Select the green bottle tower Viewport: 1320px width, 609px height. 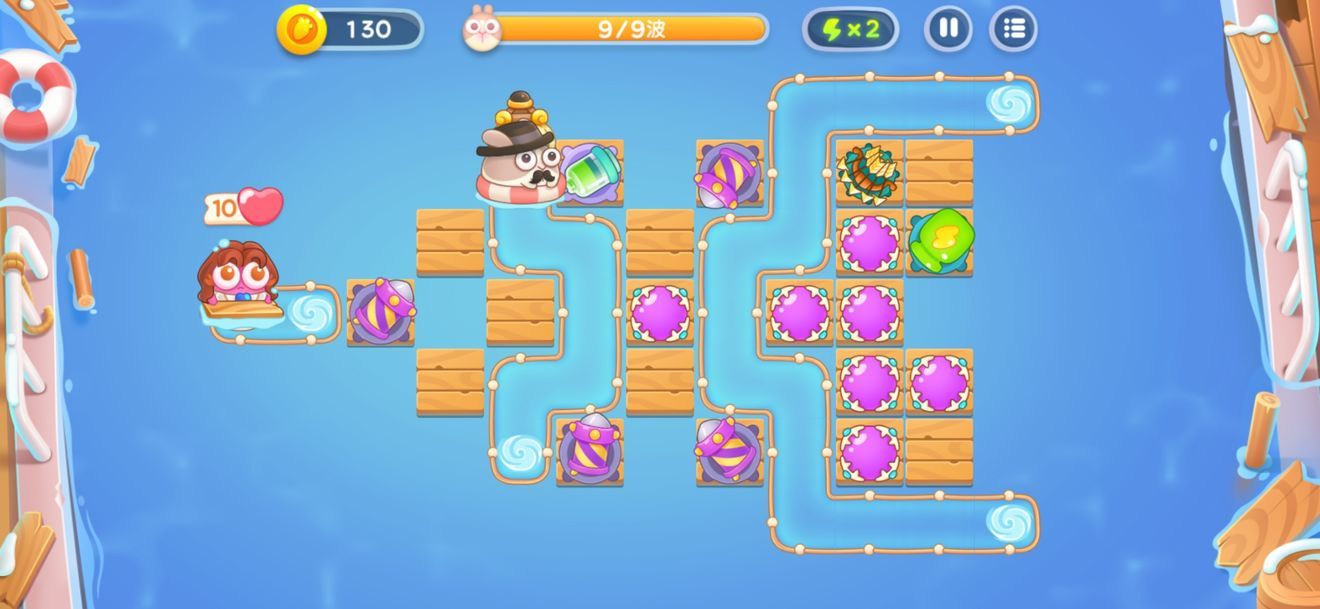click(x=591, y=171)
